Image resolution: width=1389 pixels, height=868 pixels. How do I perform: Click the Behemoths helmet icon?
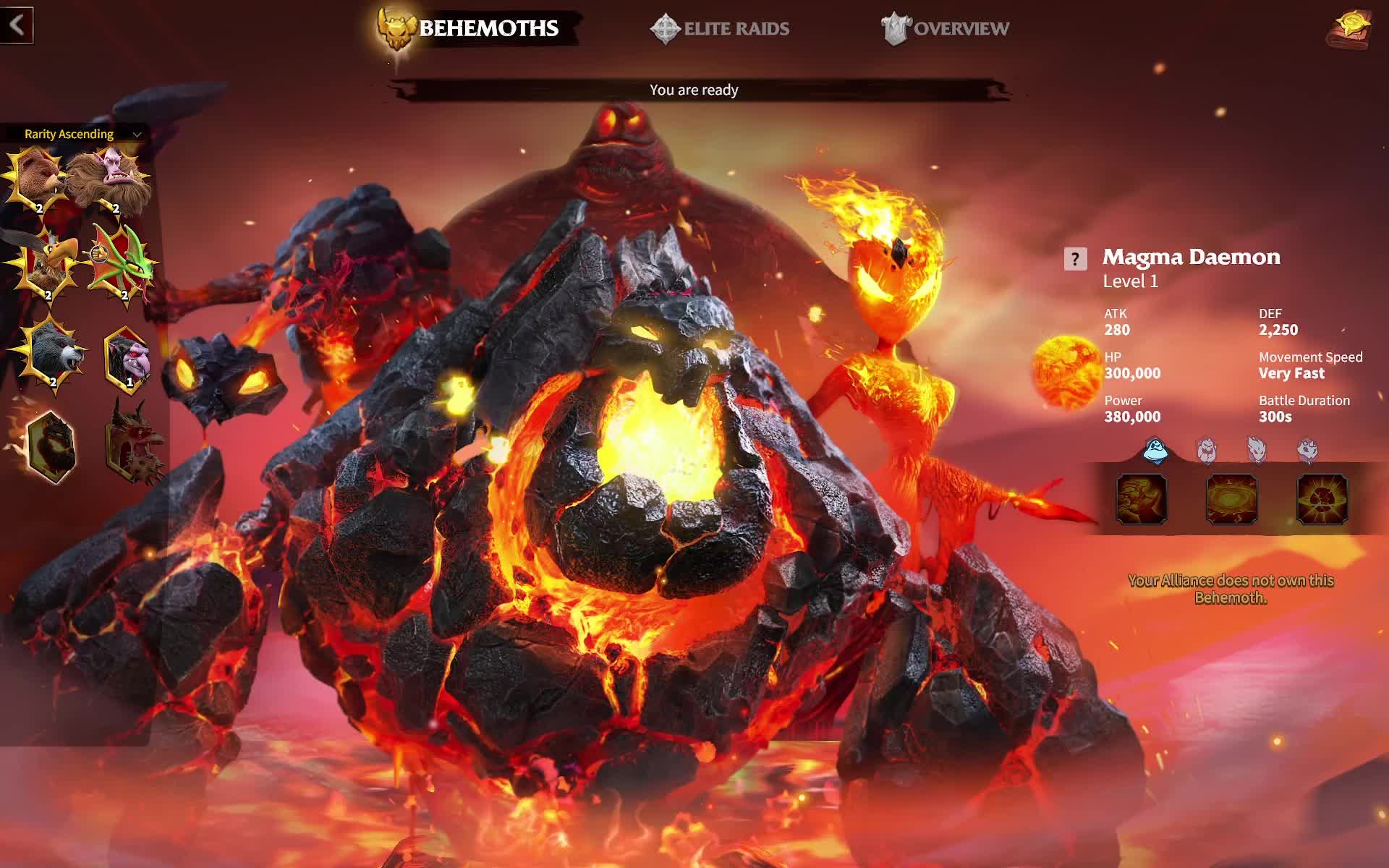point(395,27)
